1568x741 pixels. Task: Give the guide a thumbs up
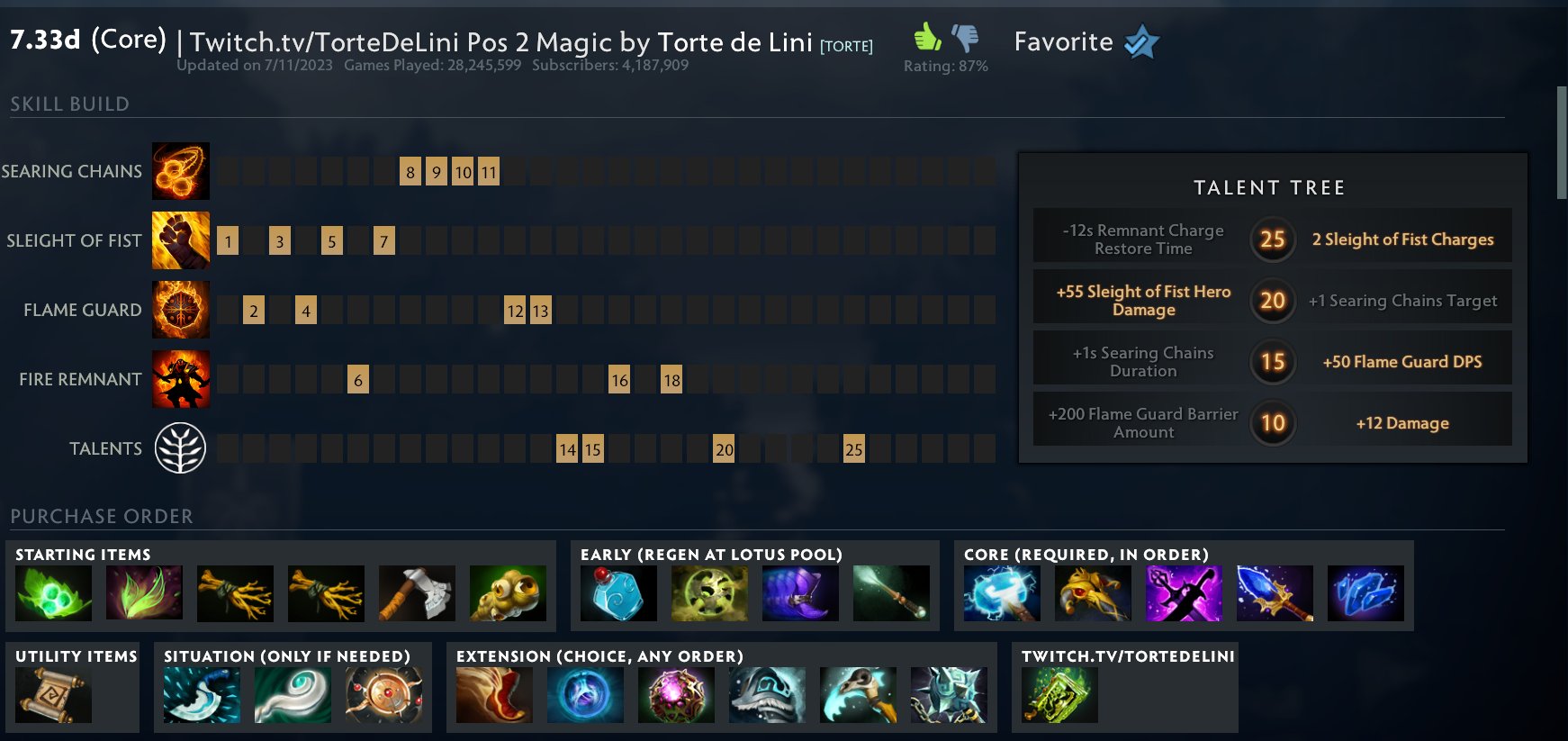pyautogui.click(x=926, y=37)
